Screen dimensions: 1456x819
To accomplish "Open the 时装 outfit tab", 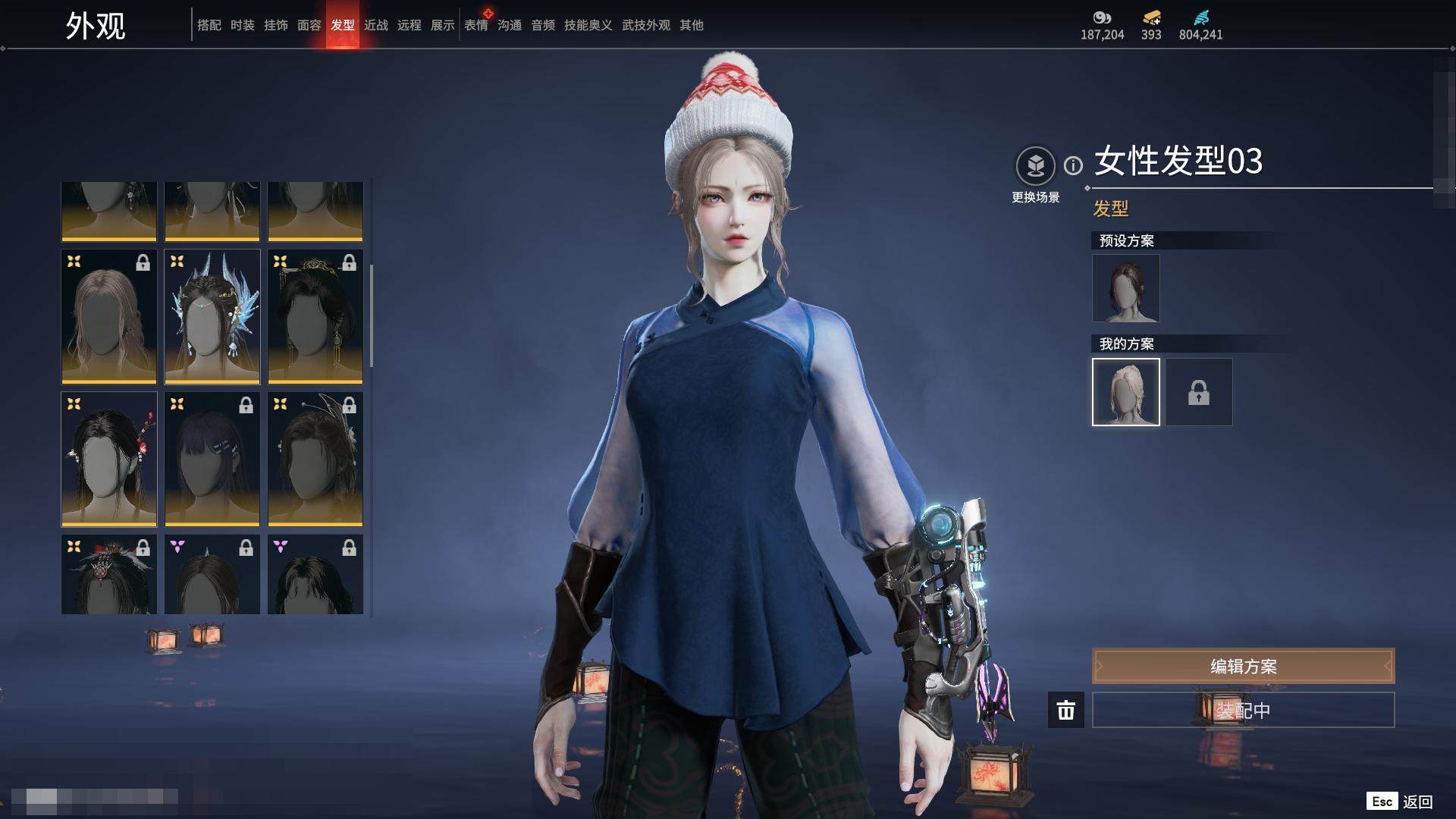I will [242, 25].
